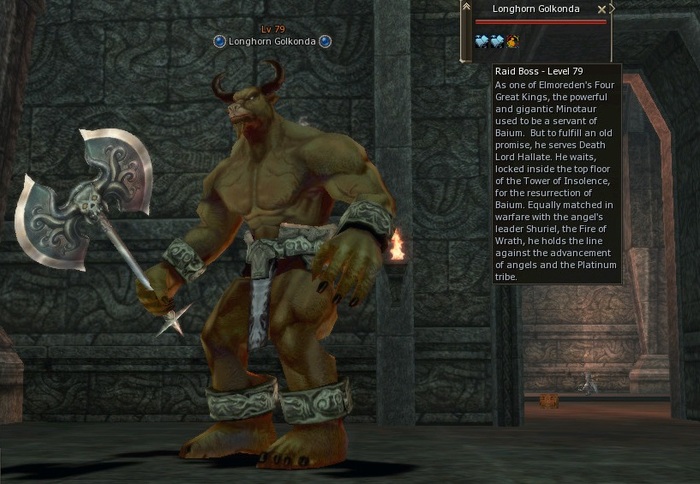
Task: Expand the target window's right arrow
Action: [612, 8]
